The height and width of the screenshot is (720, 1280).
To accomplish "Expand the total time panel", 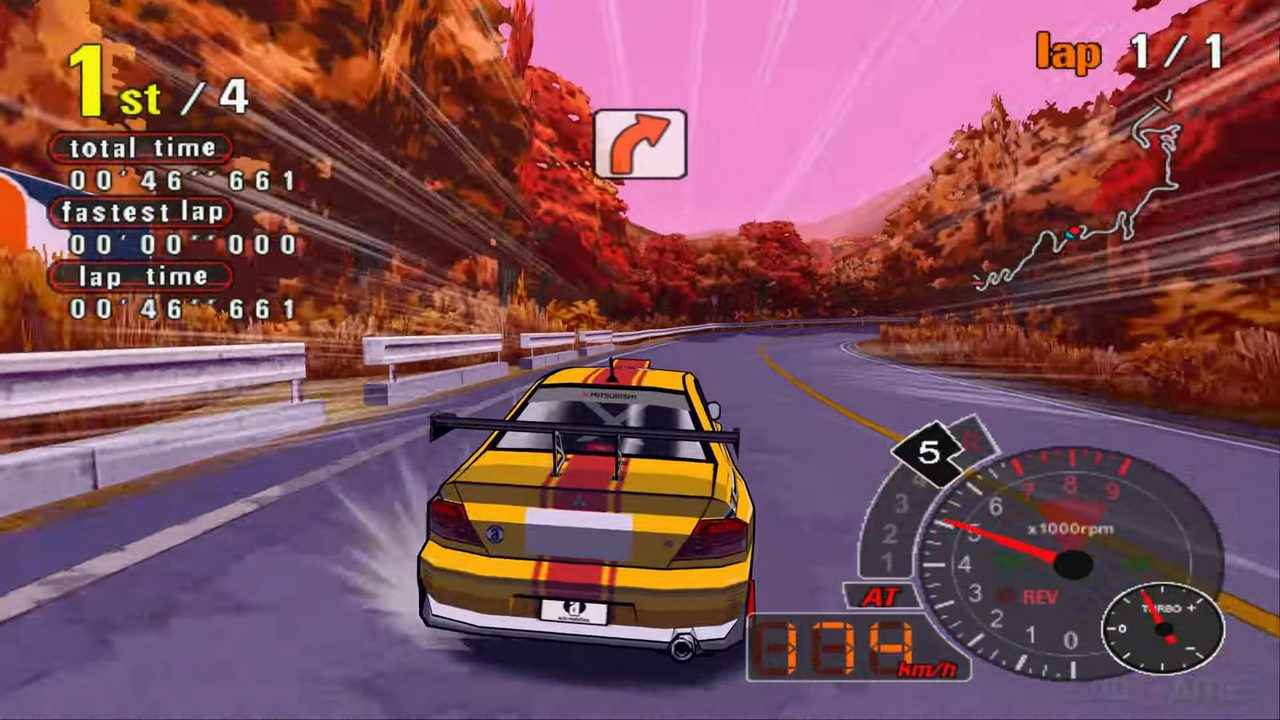I will click(x=140, y=148).
